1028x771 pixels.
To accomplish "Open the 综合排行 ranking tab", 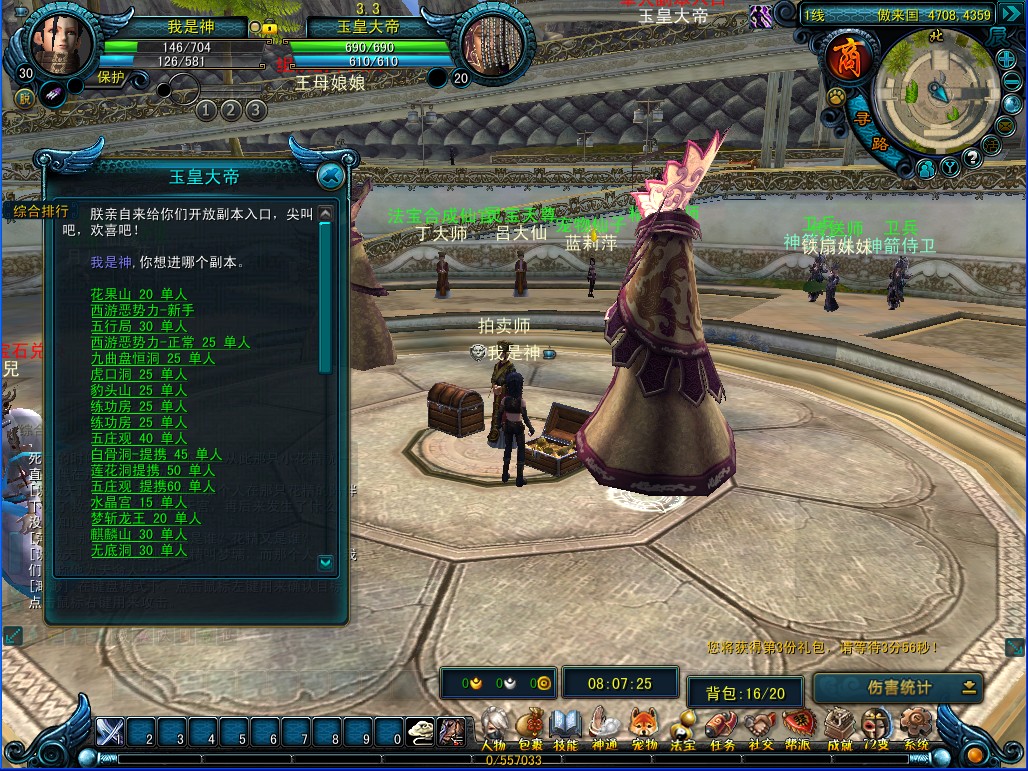I will pos(41,211).
